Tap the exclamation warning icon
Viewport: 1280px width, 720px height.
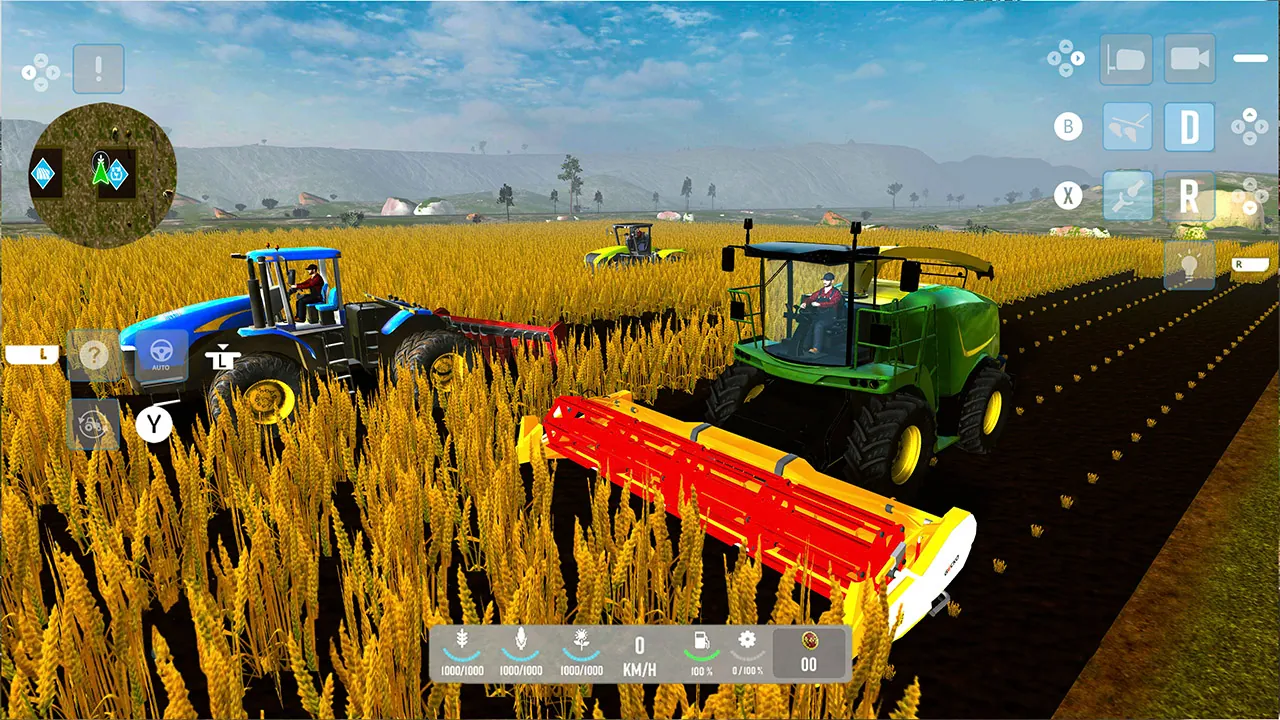click(98, 68)
